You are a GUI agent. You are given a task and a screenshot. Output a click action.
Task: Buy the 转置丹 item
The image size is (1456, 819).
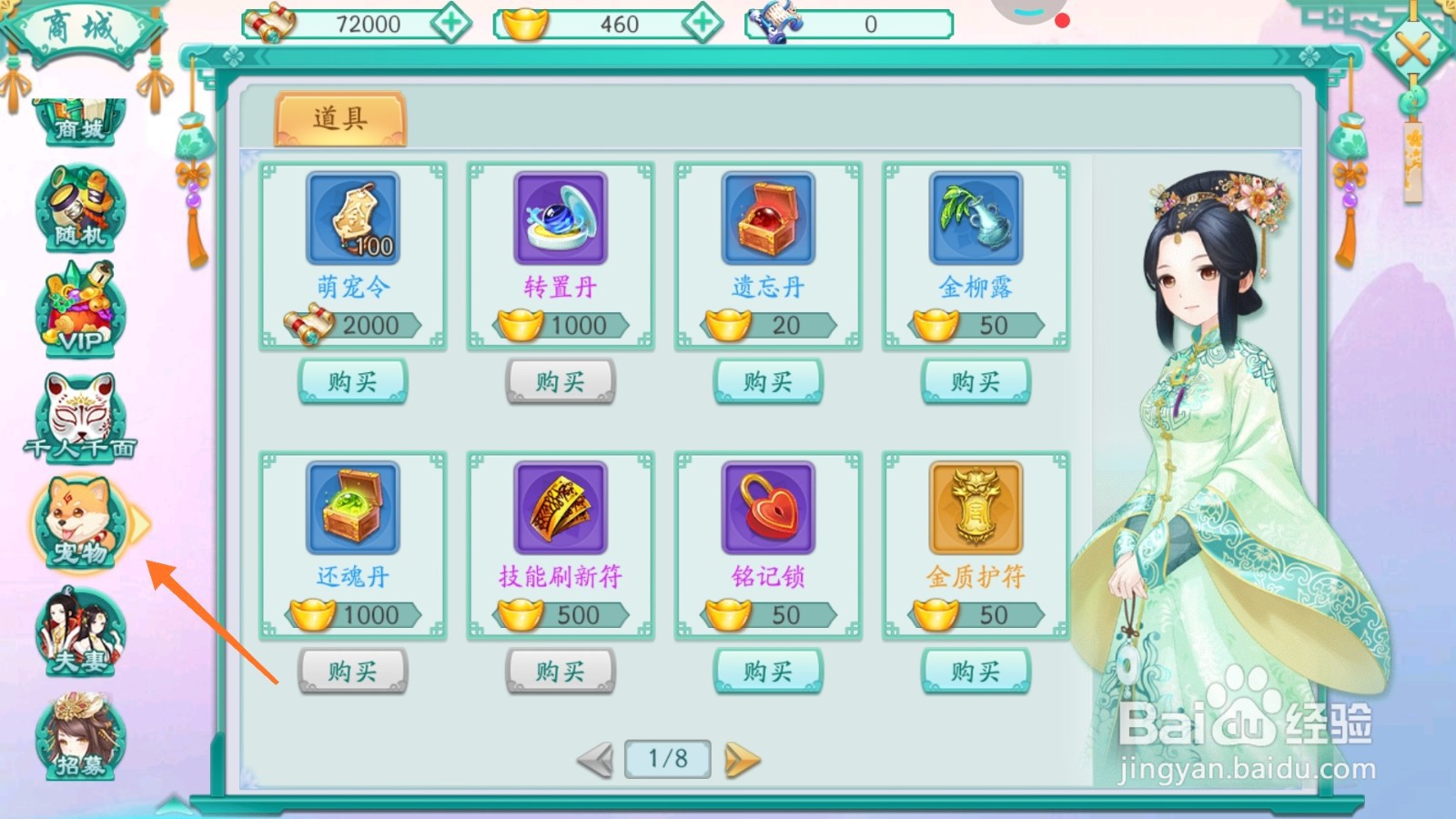[x=561, y=380]
